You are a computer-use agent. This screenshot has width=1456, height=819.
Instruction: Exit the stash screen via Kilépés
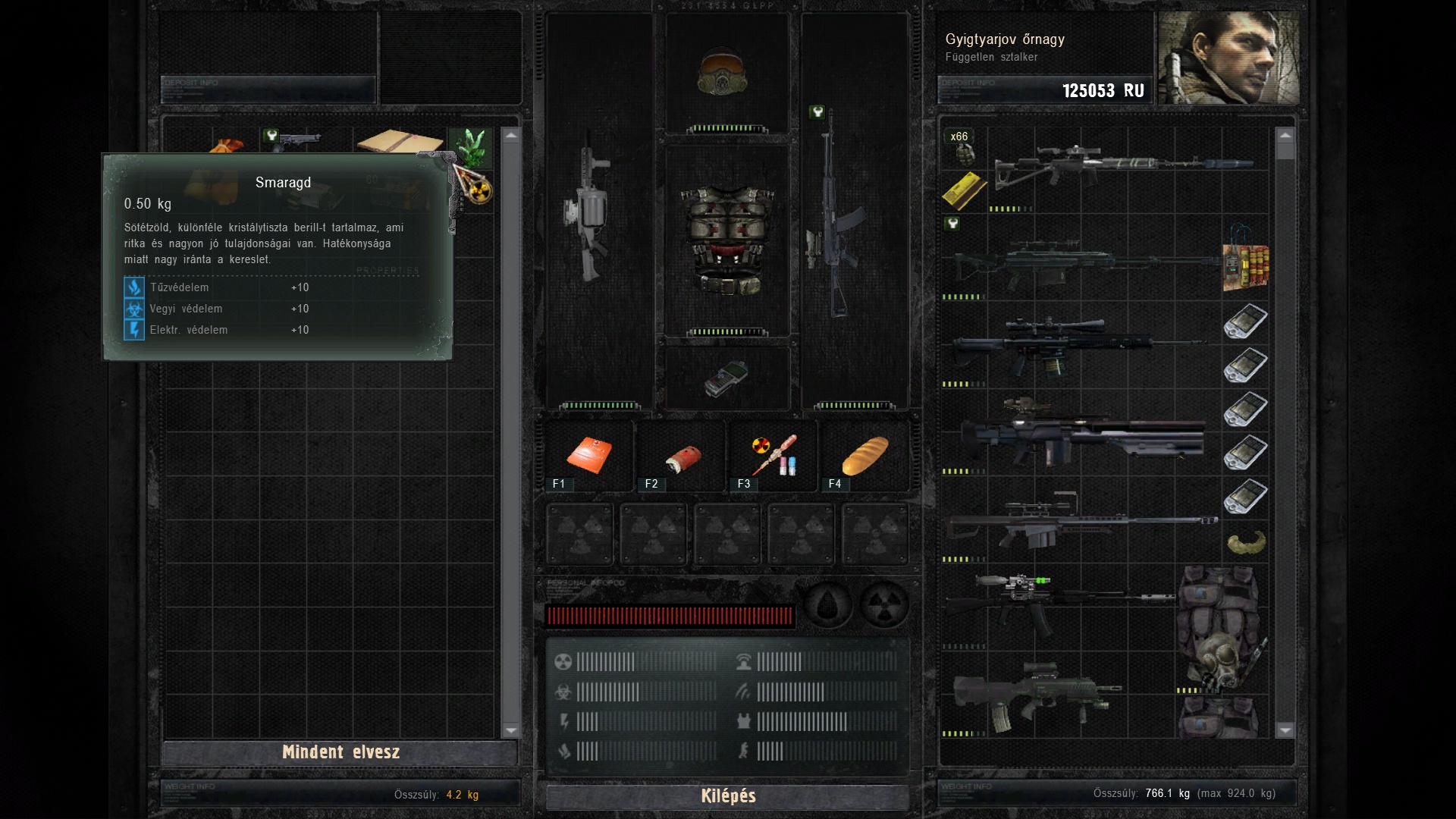(x=728, y=796)
